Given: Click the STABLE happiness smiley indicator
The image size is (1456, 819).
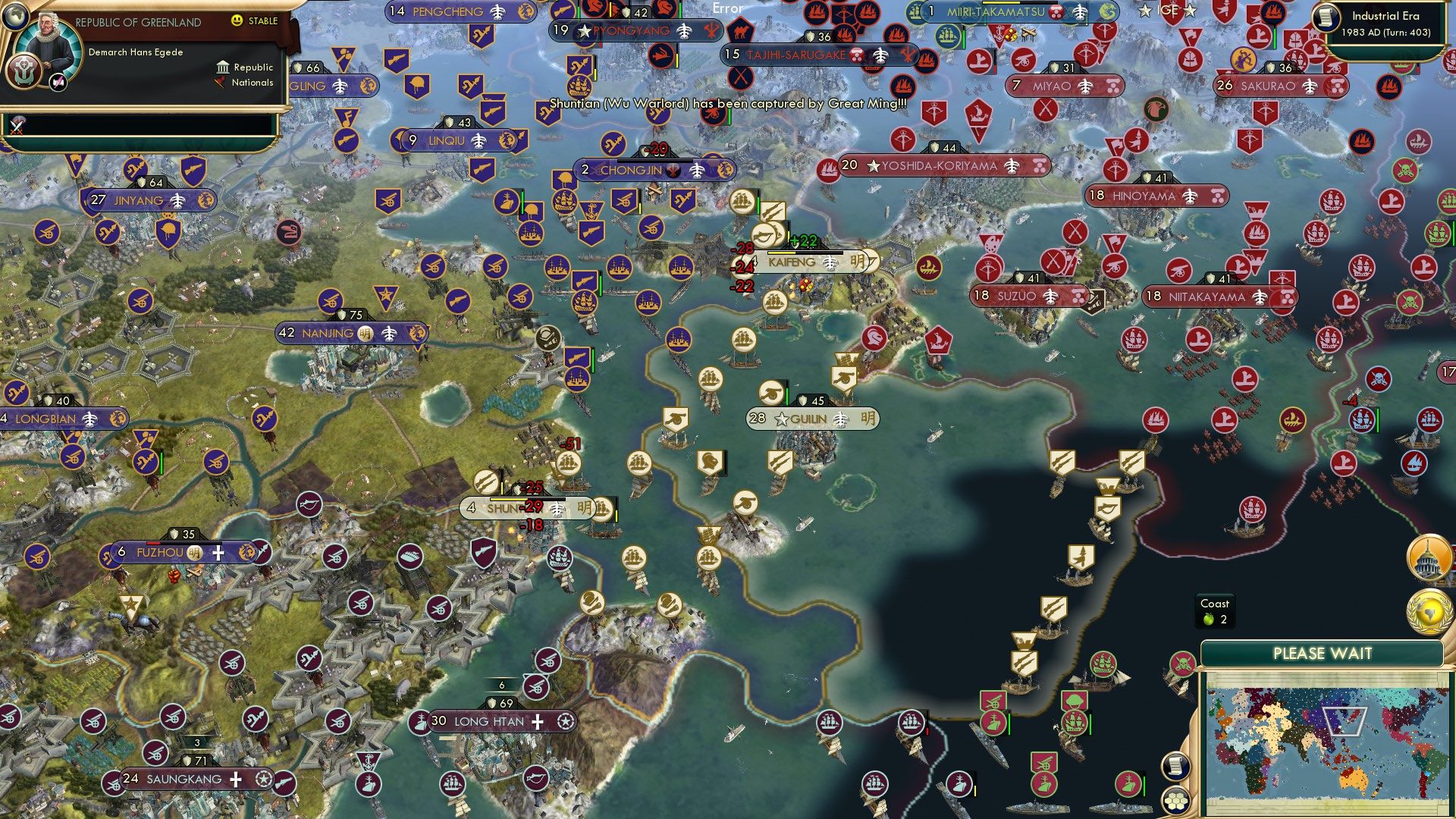Looking at the screenshot, I should 237,23.
